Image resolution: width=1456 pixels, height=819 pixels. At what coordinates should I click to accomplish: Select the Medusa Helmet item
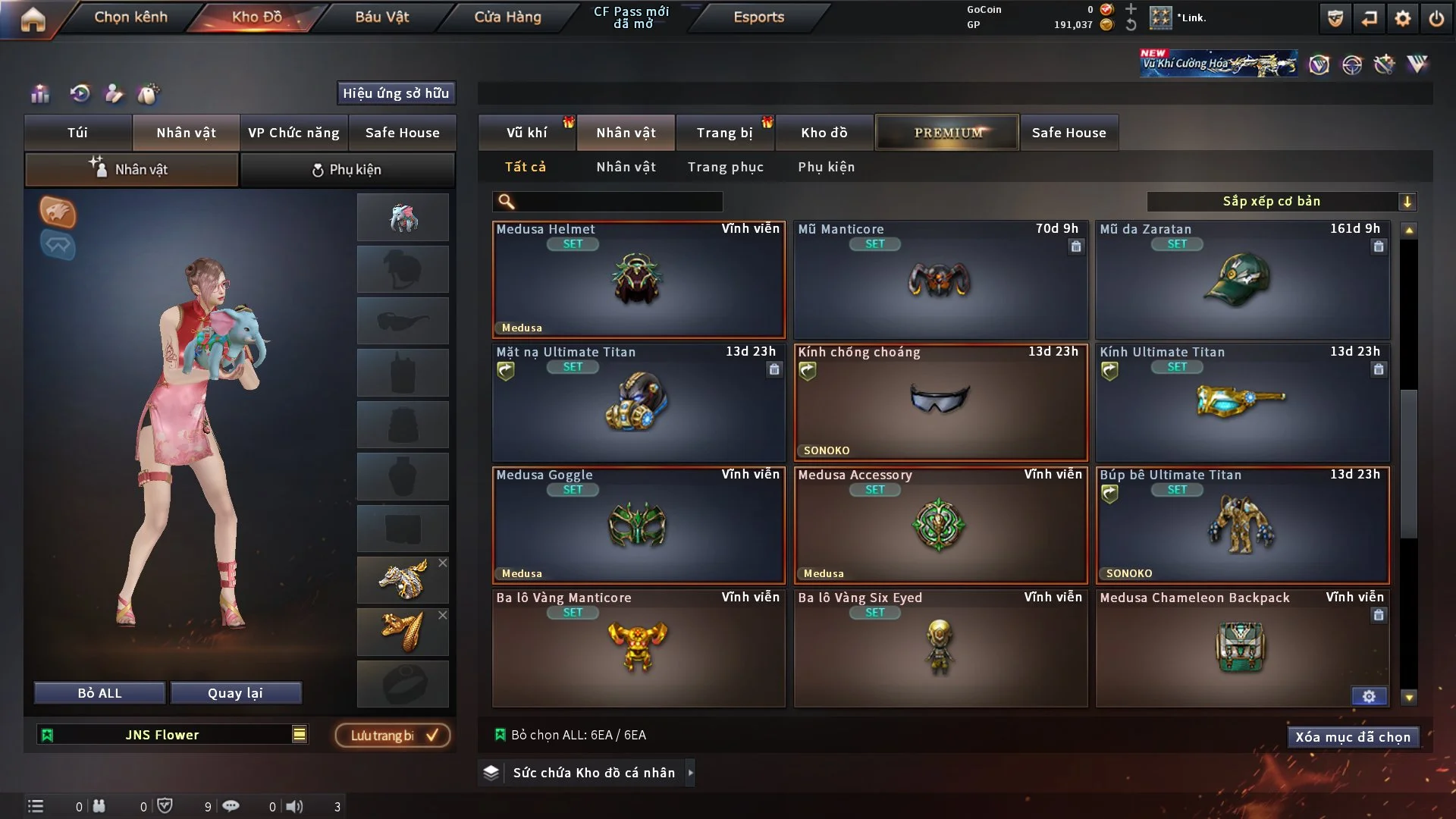pos(638,280)
